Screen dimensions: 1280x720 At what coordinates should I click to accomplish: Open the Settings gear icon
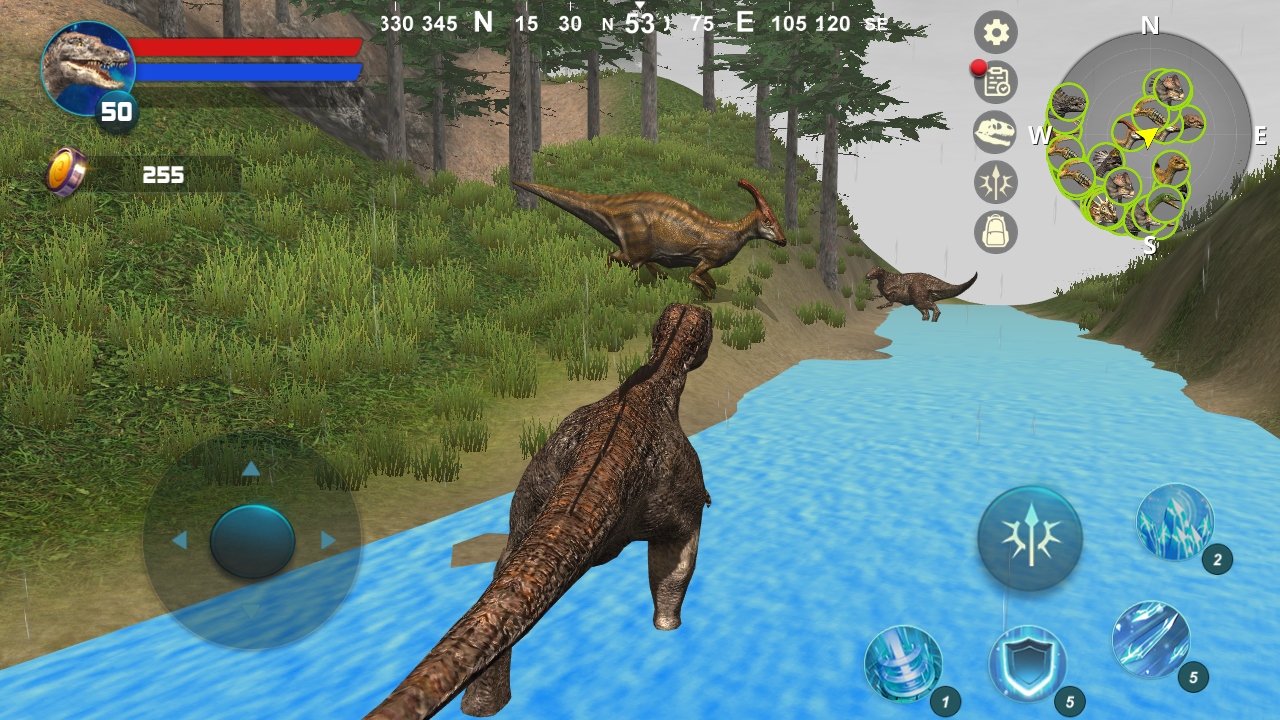(x=995, y=32)
